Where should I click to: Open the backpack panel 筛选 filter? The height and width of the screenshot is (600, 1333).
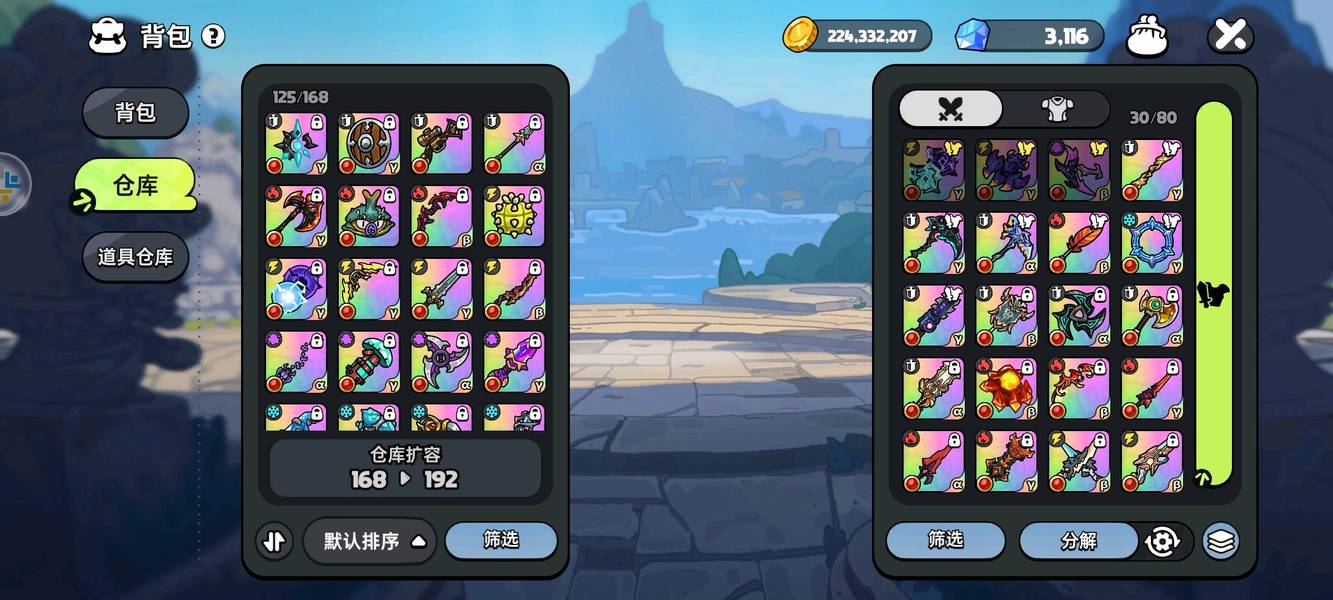point(945,540)
